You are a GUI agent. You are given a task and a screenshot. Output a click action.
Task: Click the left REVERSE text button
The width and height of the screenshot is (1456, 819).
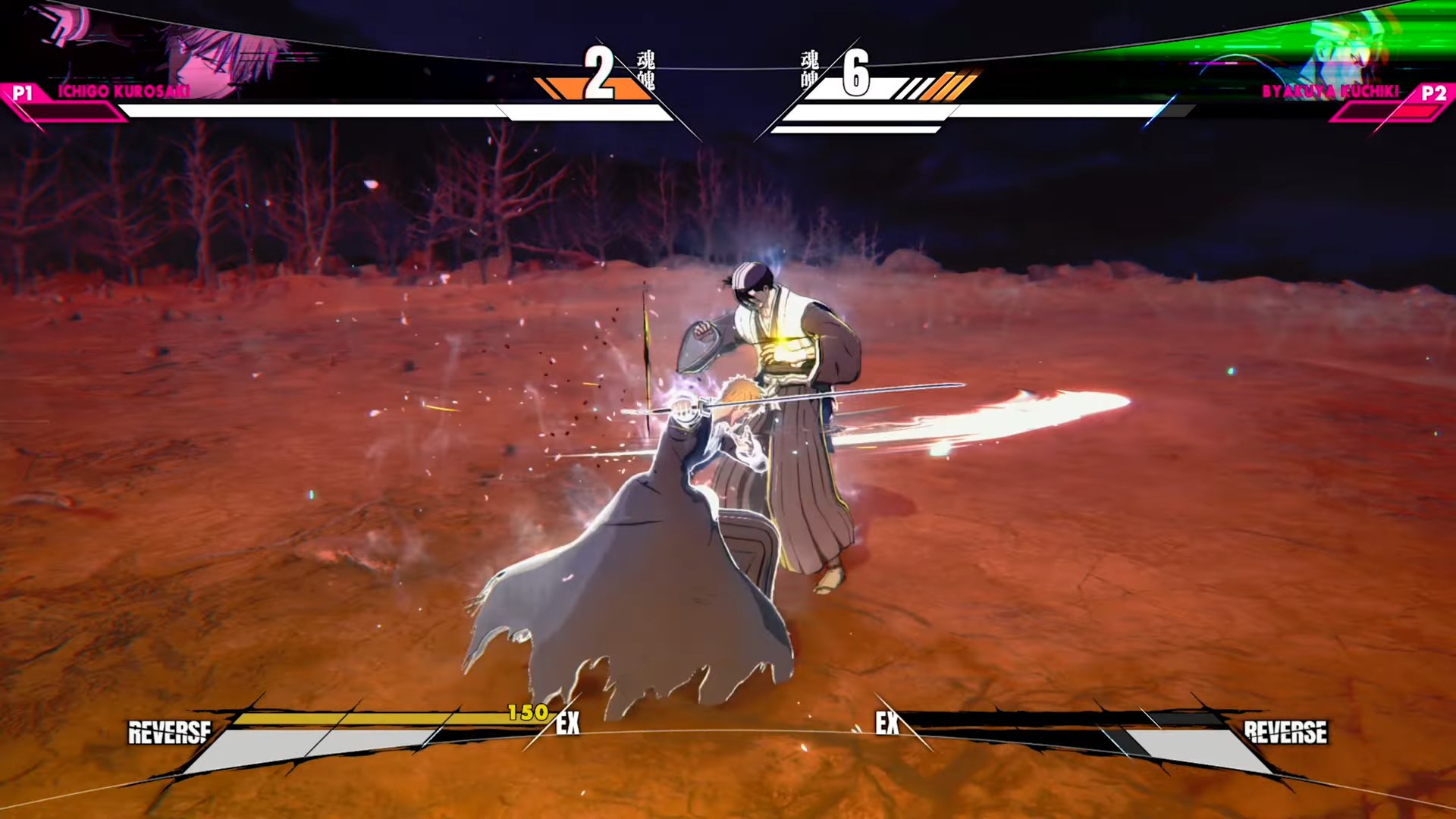(170, 733)
